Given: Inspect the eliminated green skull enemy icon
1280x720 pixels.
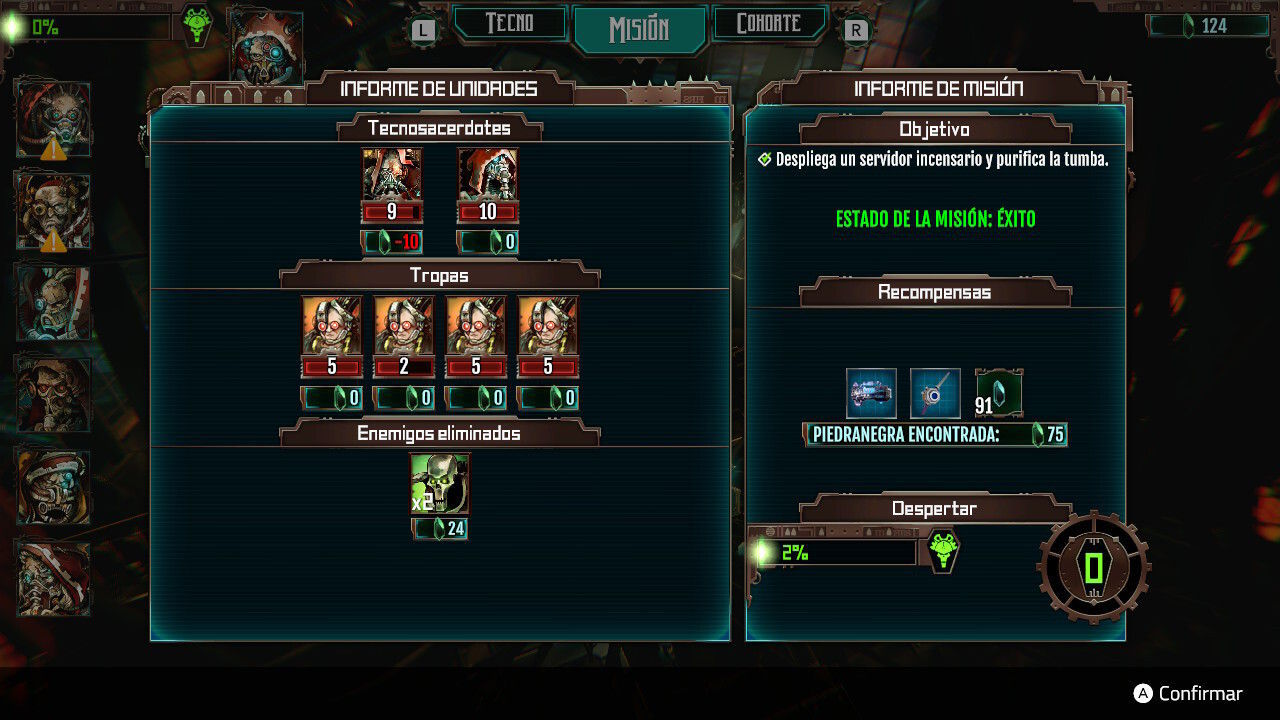Looking at the screenshot, I should click(440, 483).
